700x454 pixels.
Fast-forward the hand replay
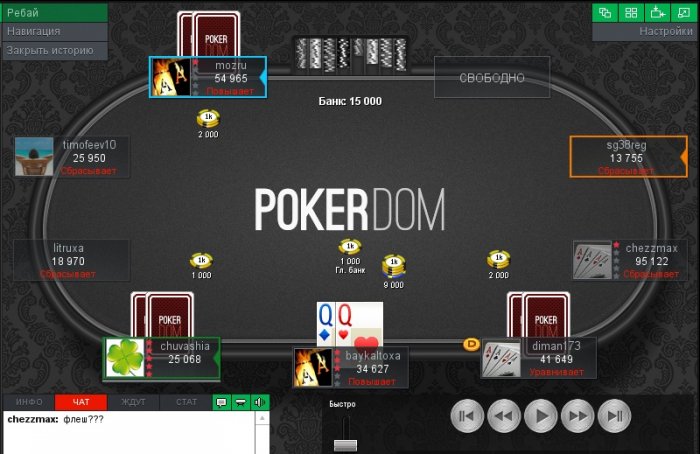click(x=579, y=415)
